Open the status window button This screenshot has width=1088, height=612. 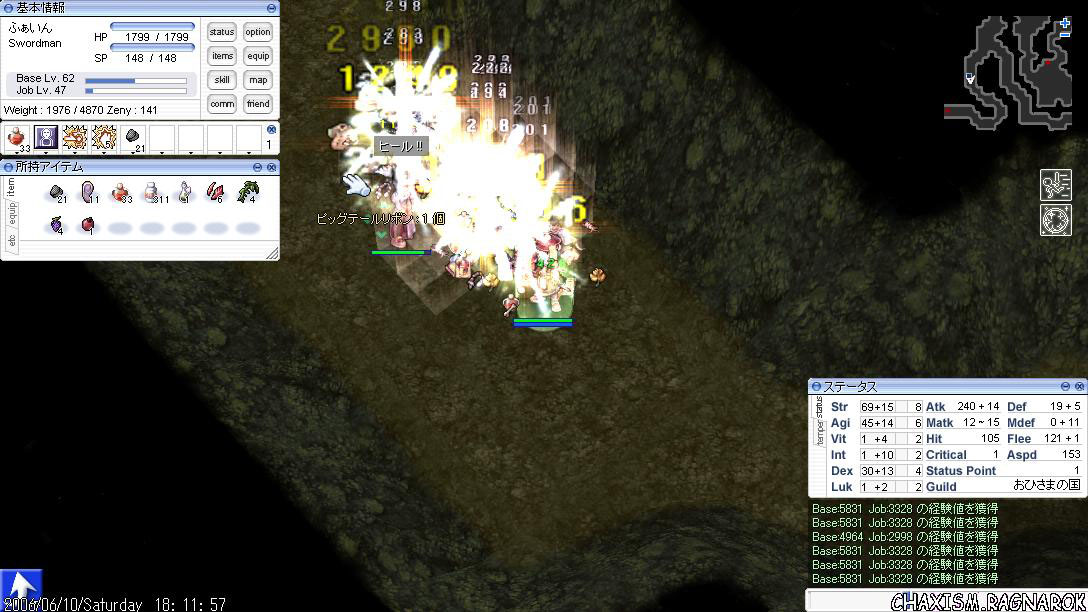pos(222,32)
